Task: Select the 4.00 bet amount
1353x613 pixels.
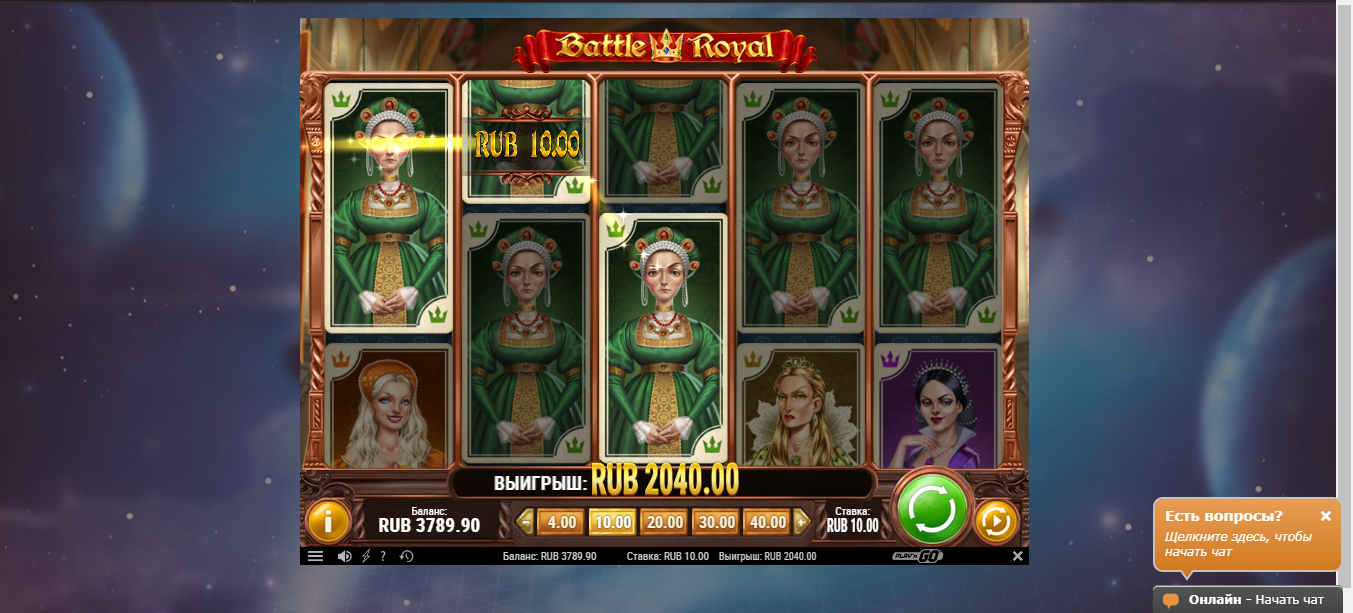Action: 562,522
